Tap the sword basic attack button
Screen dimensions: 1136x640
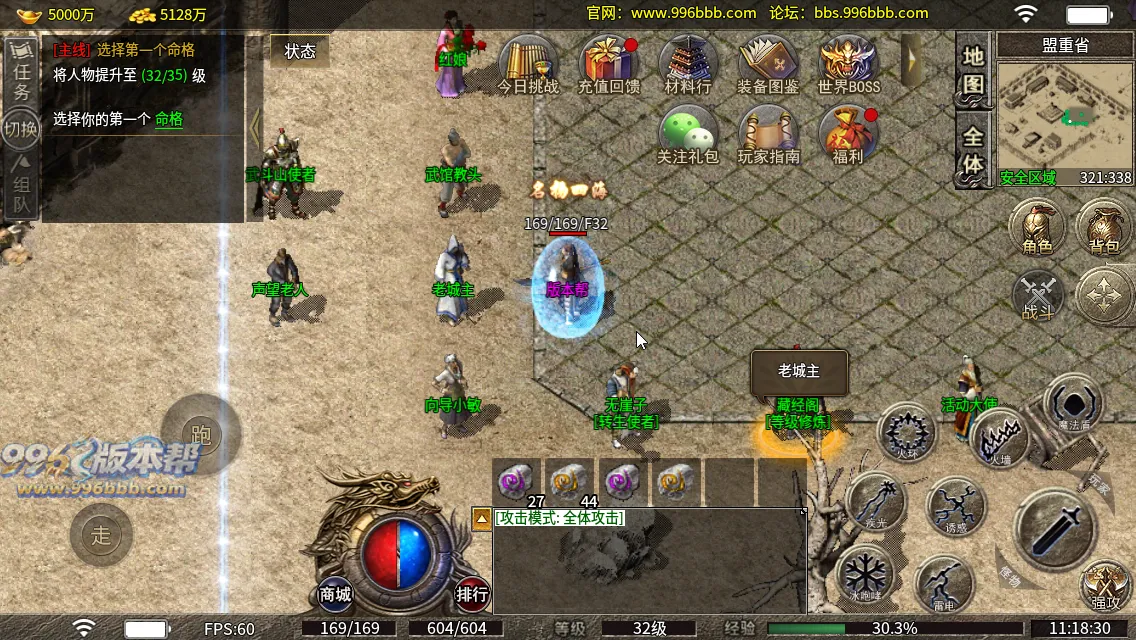pos(1053,527)
